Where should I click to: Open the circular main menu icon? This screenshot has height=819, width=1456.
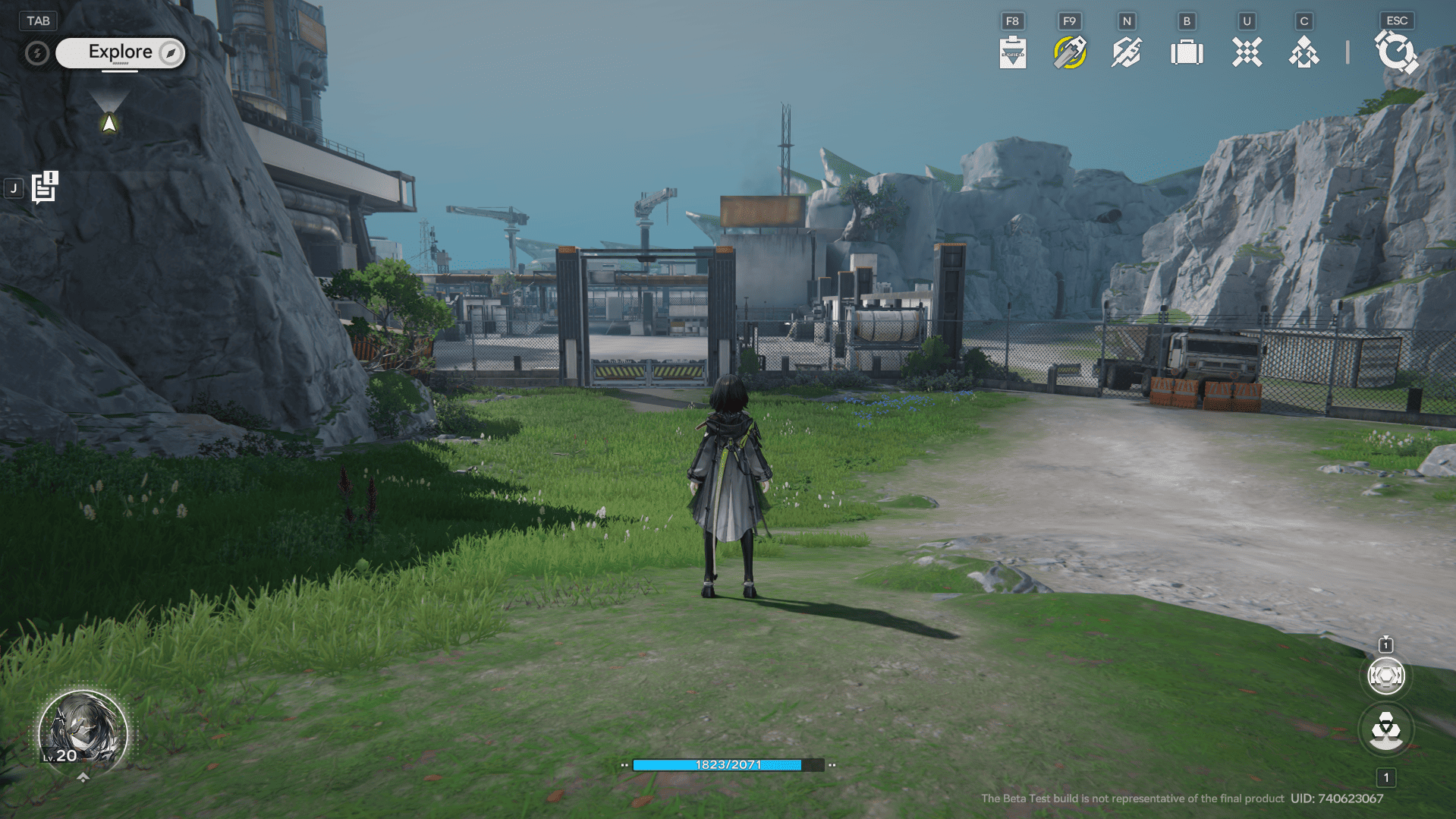tap(1395, 52)
